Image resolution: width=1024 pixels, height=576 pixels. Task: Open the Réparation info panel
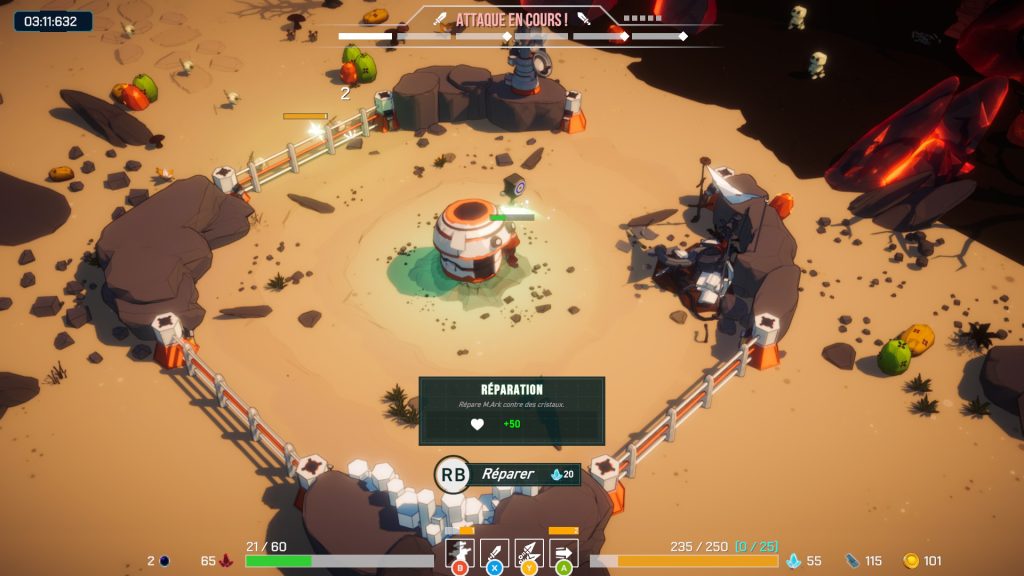pos(511,410)
